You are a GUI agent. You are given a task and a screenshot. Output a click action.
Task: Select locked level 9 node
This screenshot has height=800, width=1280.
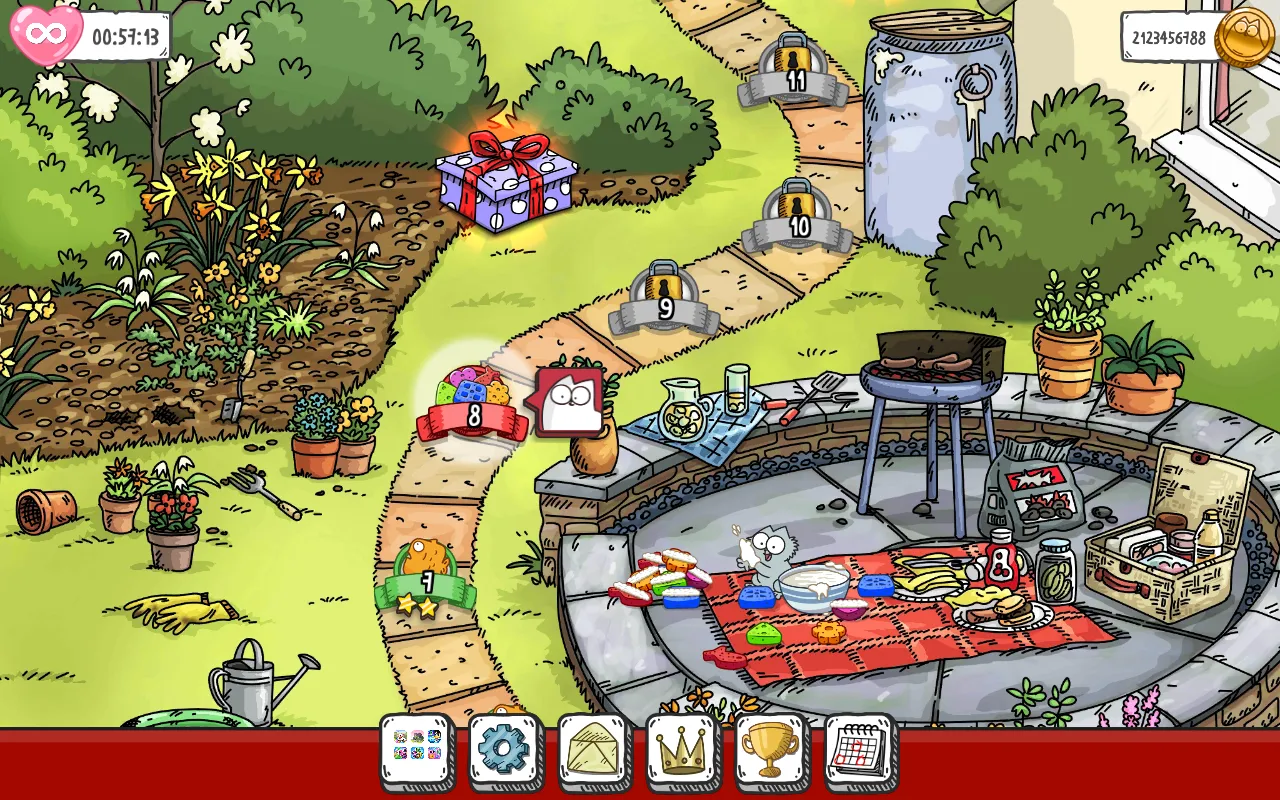[665, 298]
